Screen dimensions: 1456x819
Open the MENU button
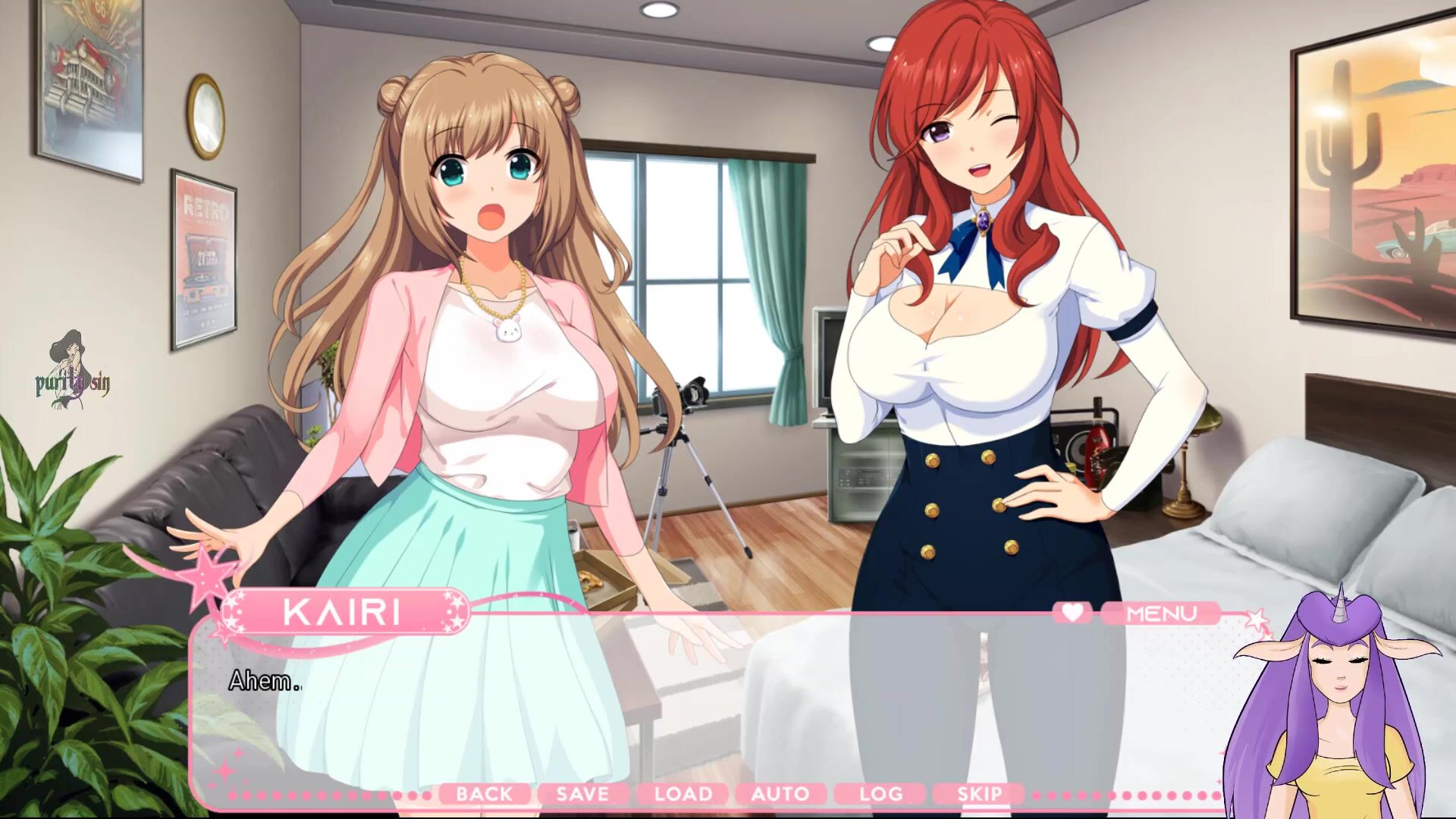(x=1160, y=613)
